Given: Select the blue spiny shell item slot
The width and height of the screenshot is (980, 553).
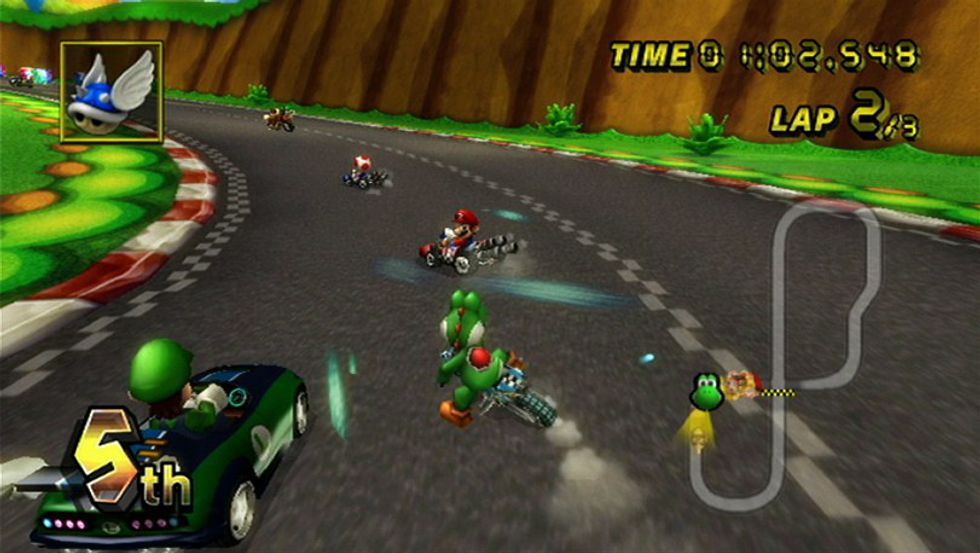Looking at the screenshot, I should pos(111,92).
